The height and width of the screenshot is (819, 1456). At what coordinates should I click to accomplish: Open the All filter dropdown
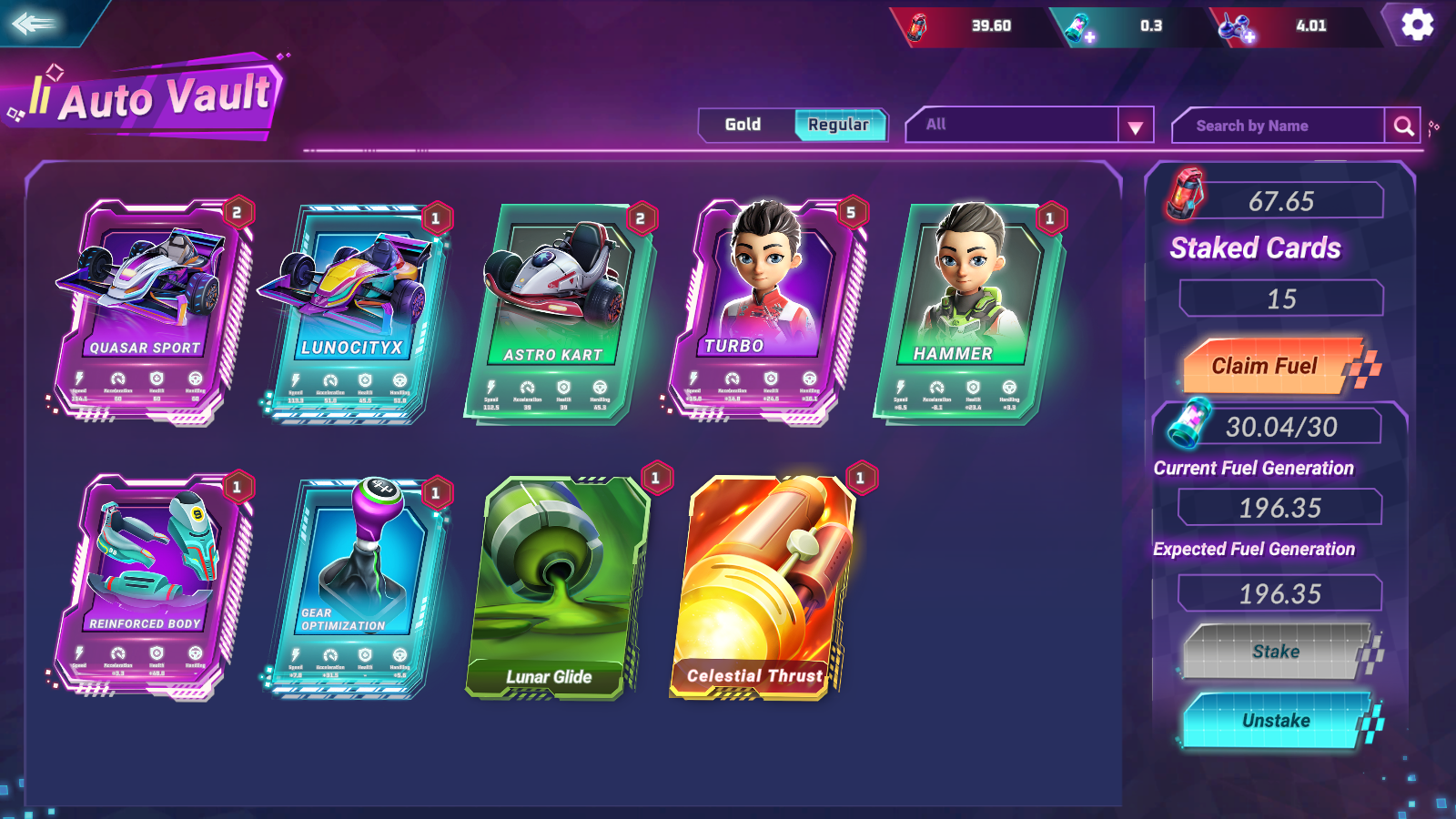pyautogui.click(x=1134, y=126)
